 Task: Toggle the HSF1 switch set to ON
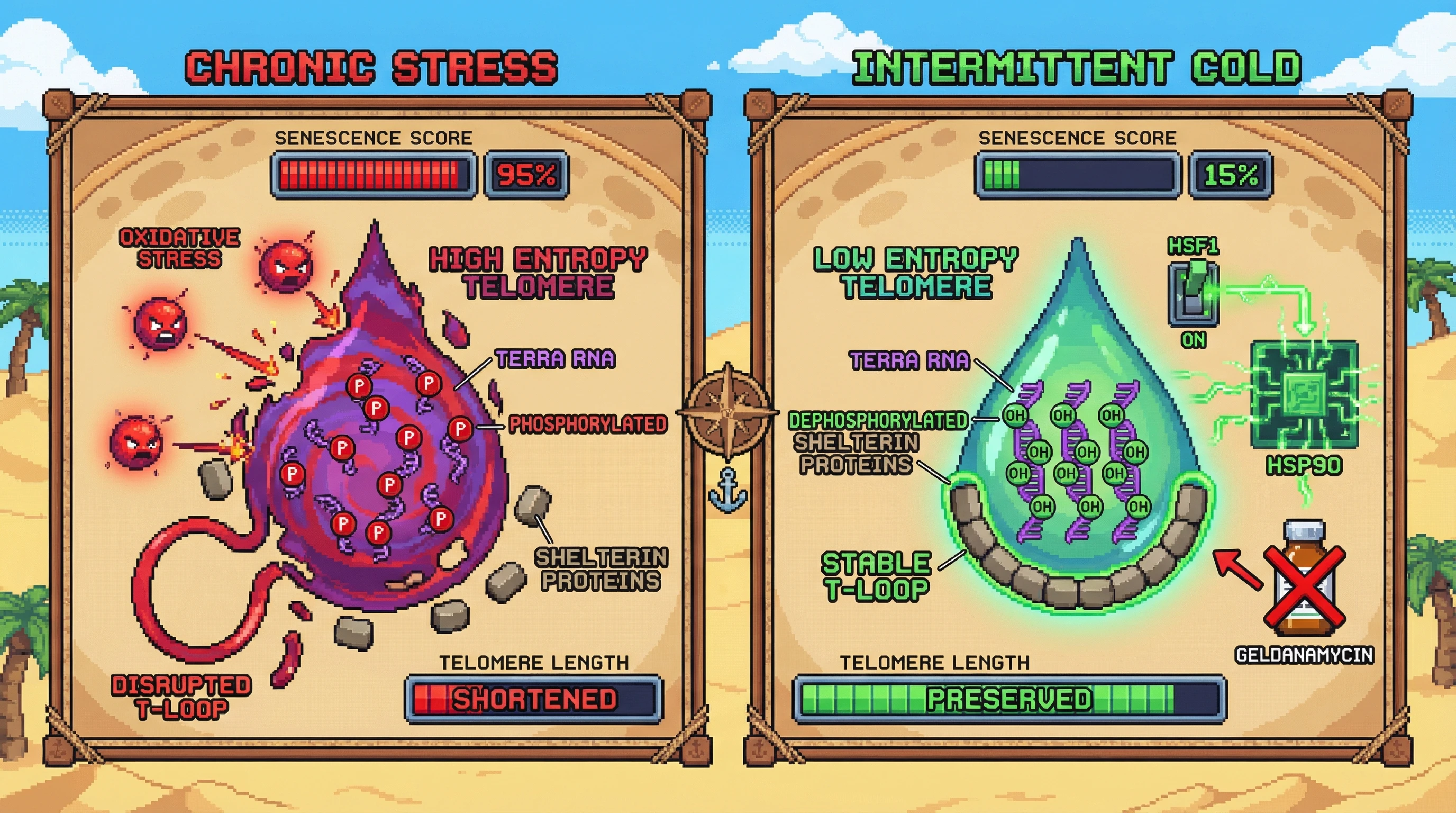coord(1193,293)
